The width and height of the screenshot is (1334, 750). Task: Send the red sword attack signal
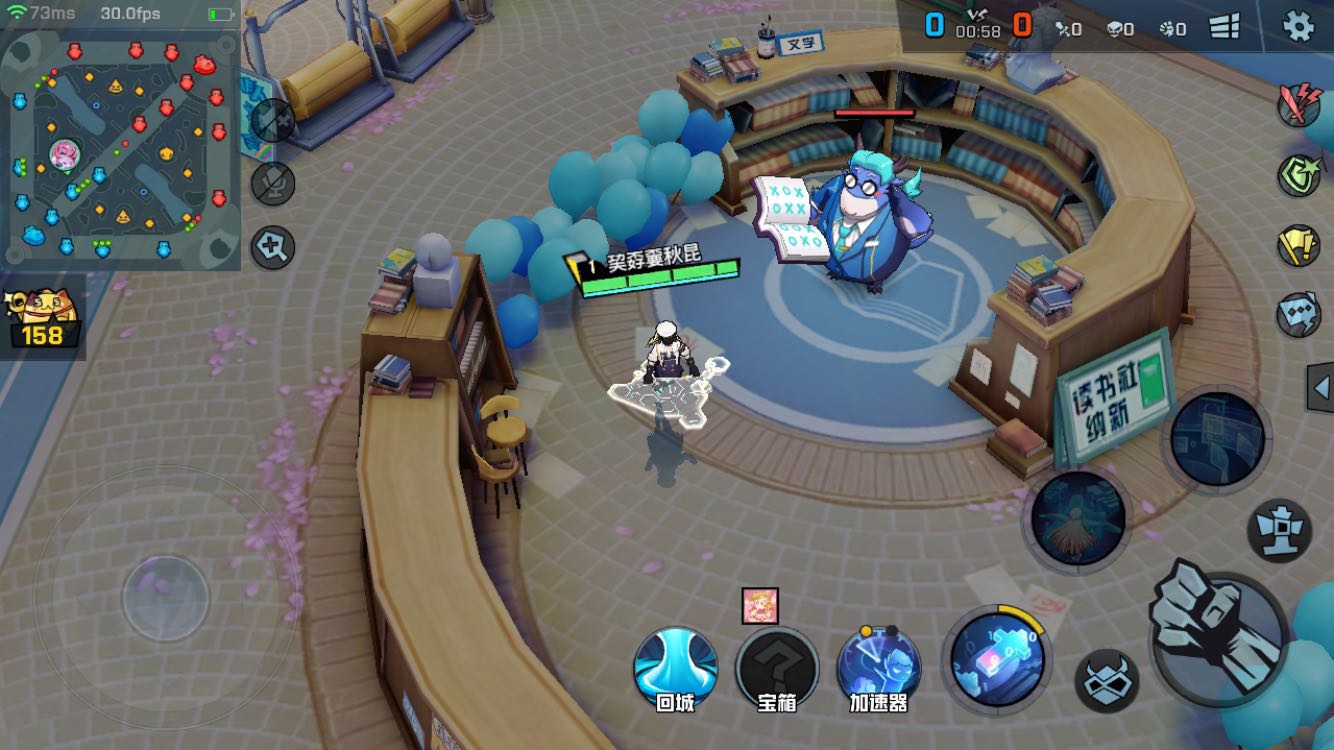click(x=1299, y=104)
